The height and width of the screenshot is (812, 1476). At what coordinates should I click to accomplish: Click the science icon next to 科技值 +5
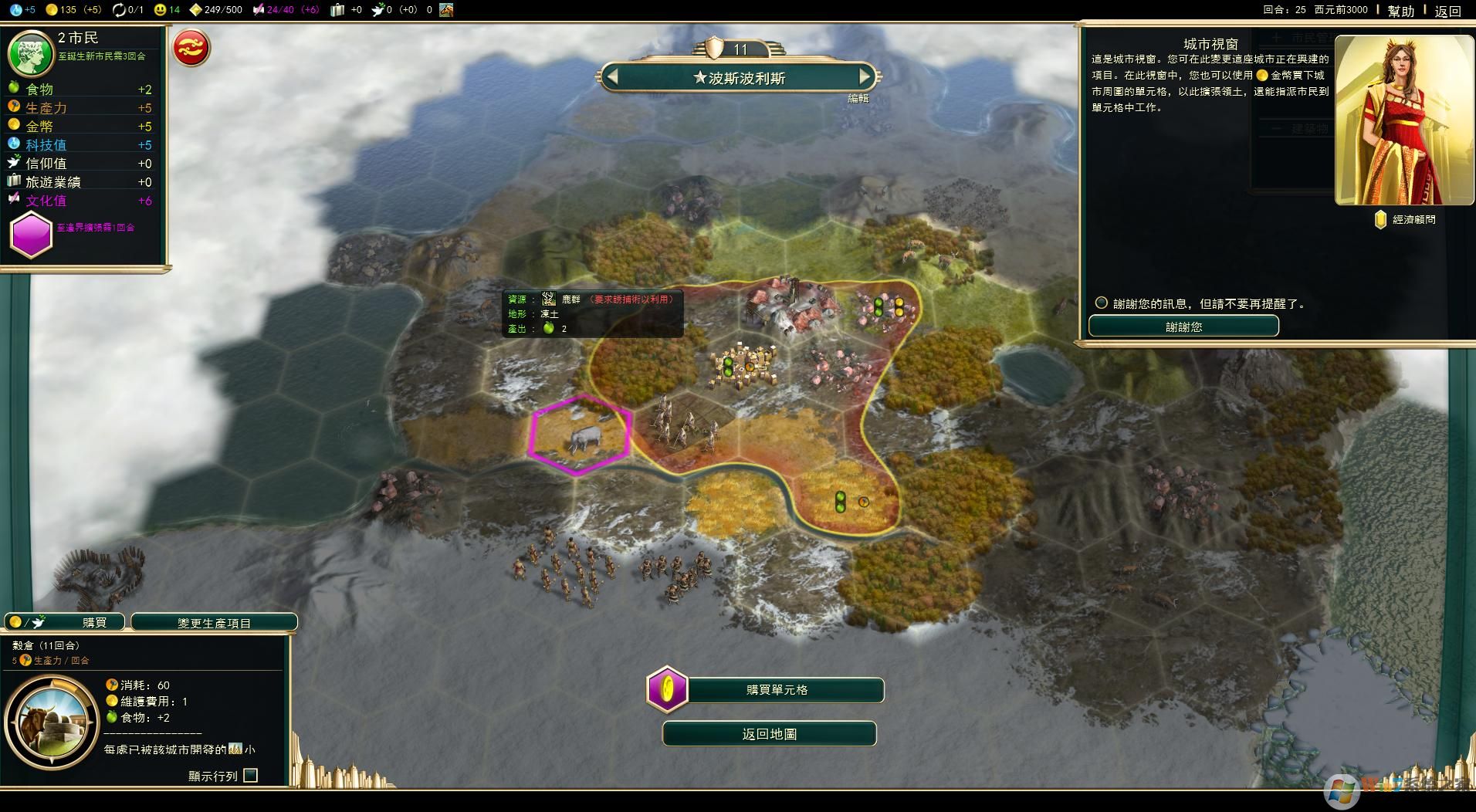point(15,144)
